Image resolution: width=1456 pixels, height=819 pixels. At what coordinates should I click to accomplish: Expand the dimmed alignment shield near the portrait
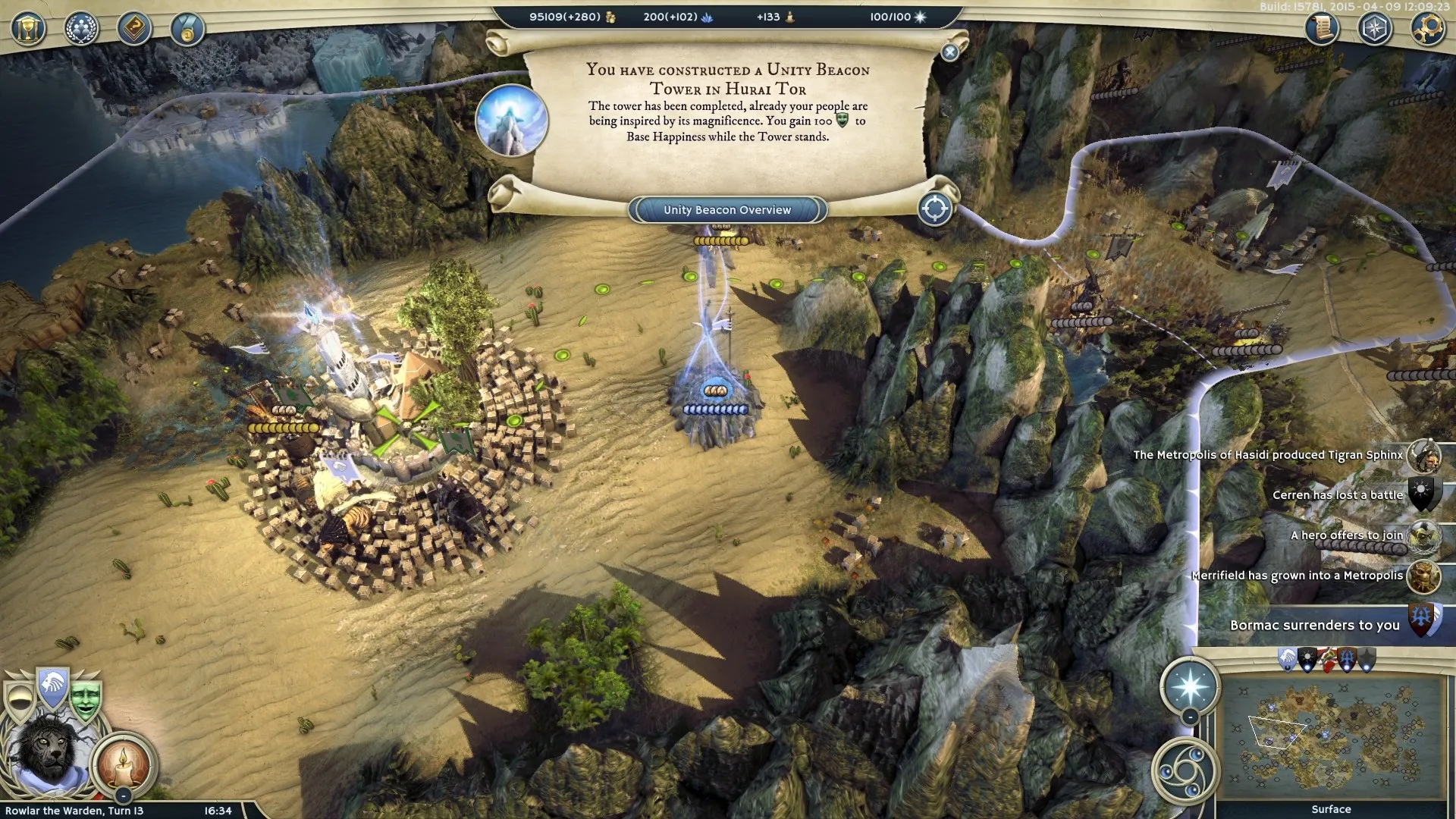20,701
